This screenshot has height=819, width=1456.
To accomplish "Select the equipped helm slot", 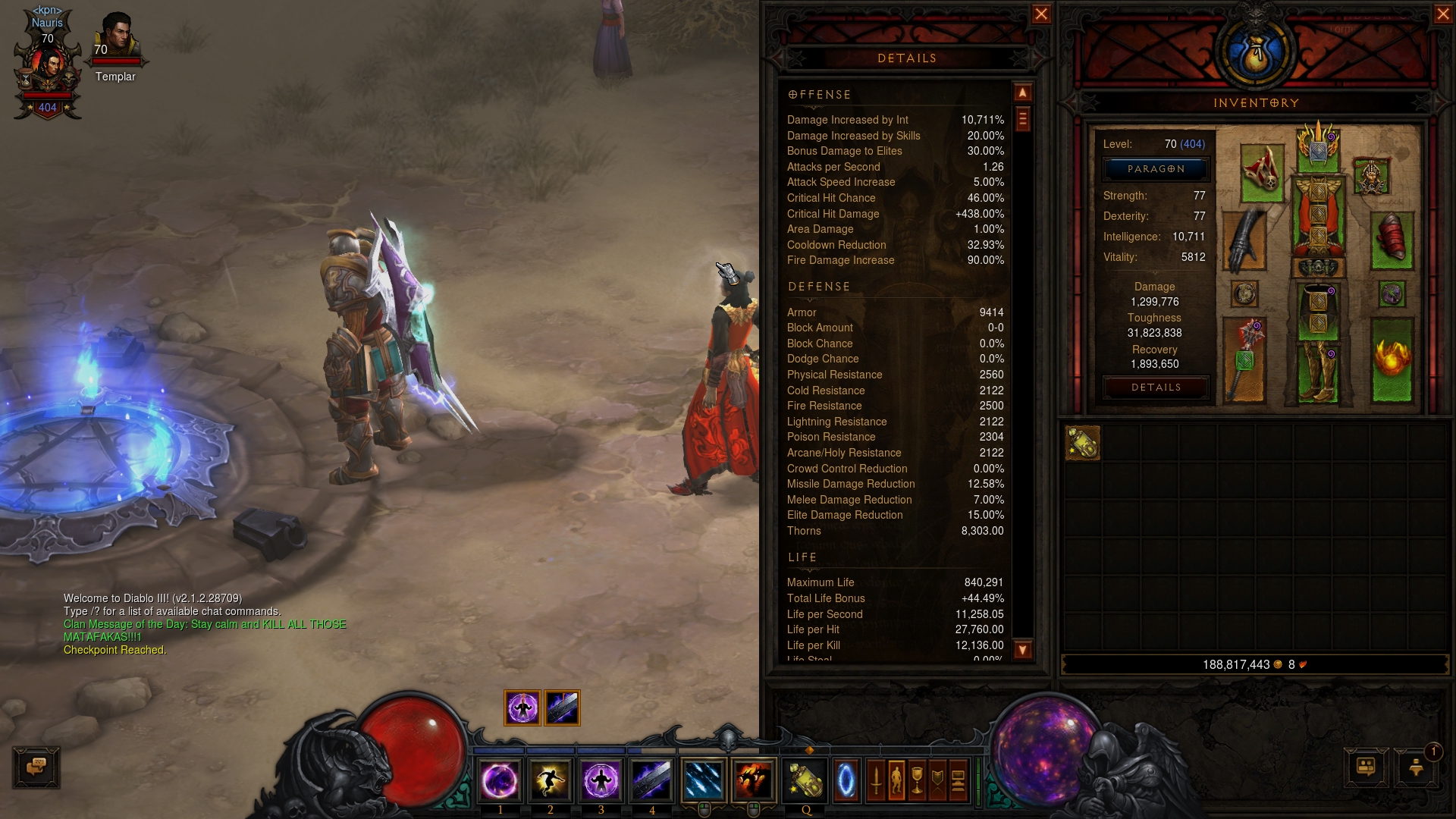I will (1318, 146).
